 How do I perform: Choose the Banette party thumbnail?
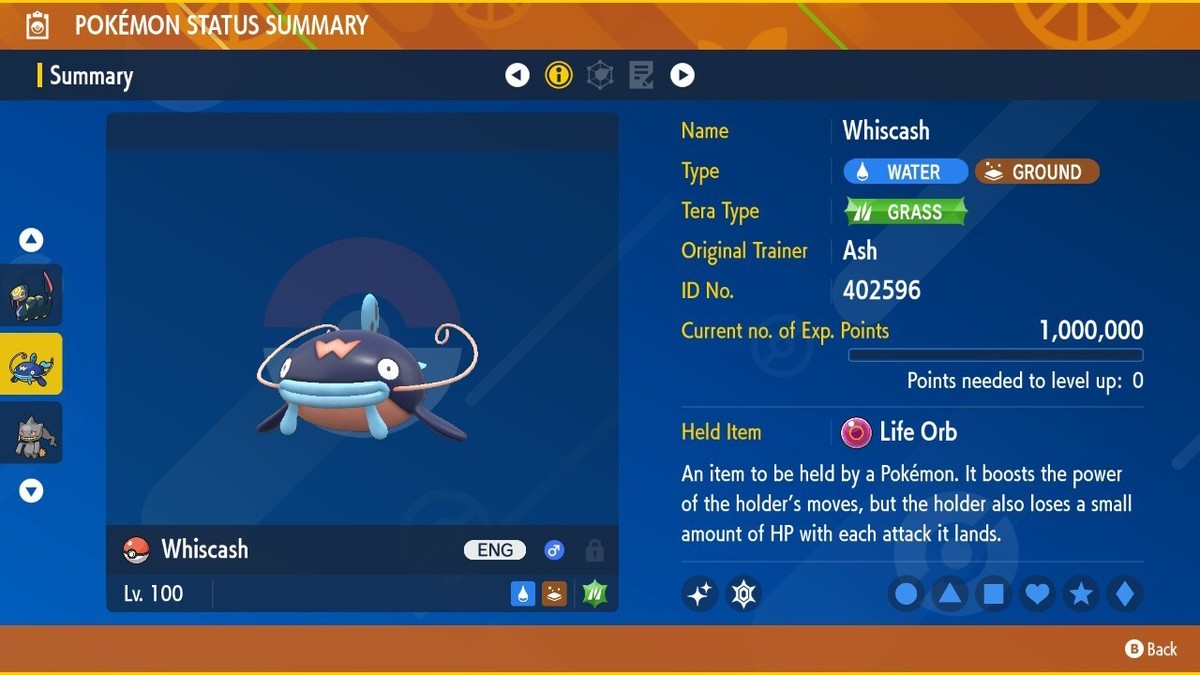click(x=32, y=433)
